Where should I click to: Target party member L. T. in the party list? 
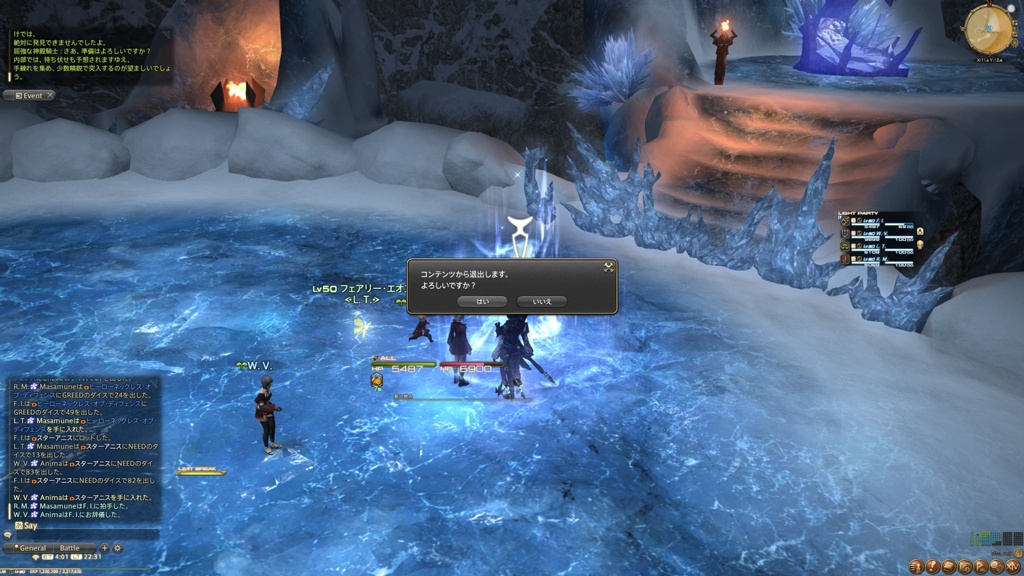(x=880, y=246)
